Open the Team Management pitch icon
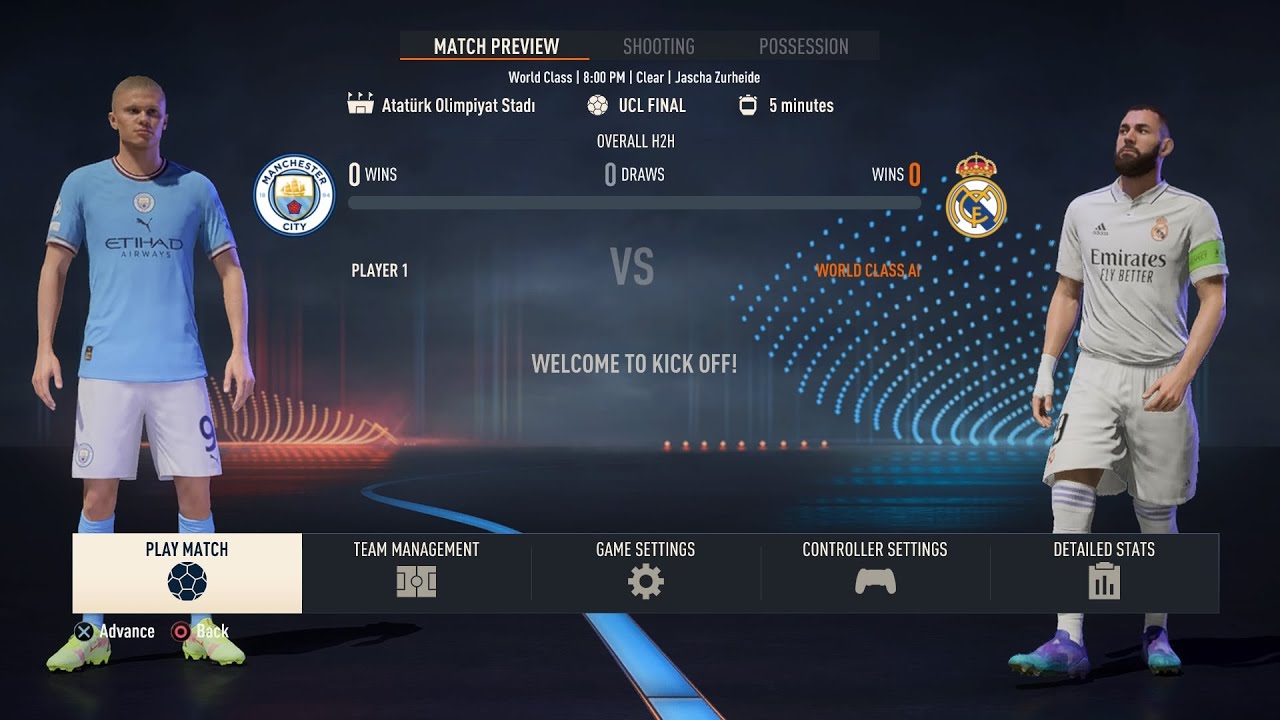This screenshot has height=720, width=1280. 416,580
